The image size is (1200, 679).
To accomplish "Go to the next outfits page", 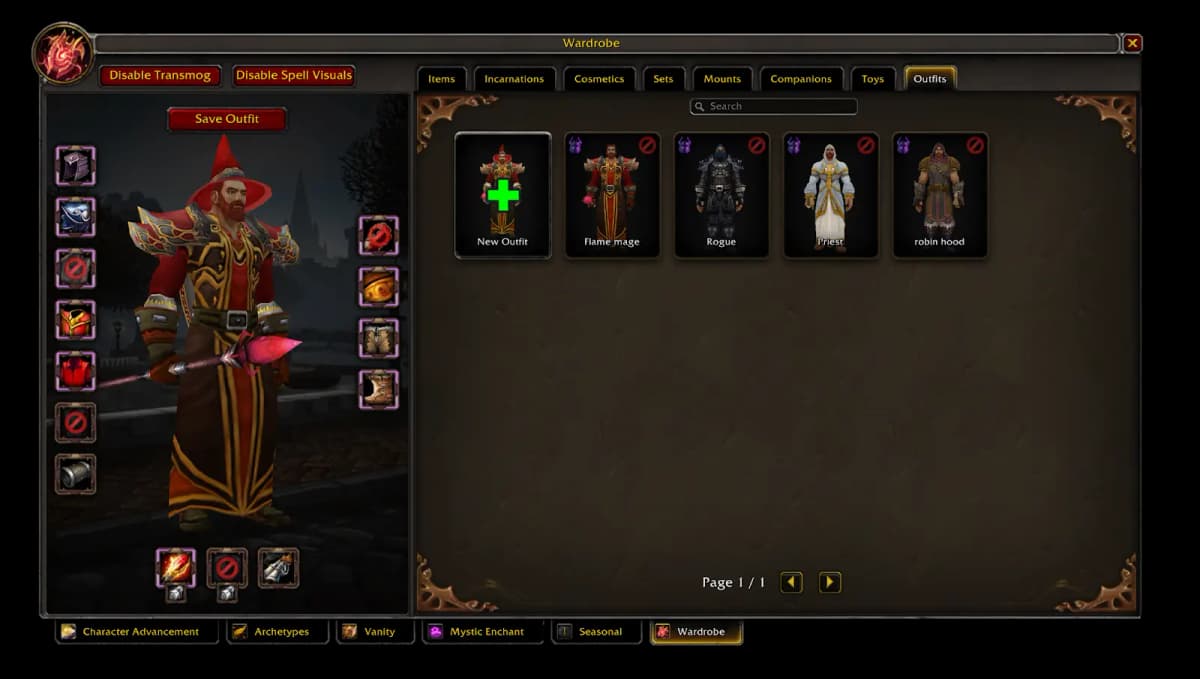I will tap(830, 582).
